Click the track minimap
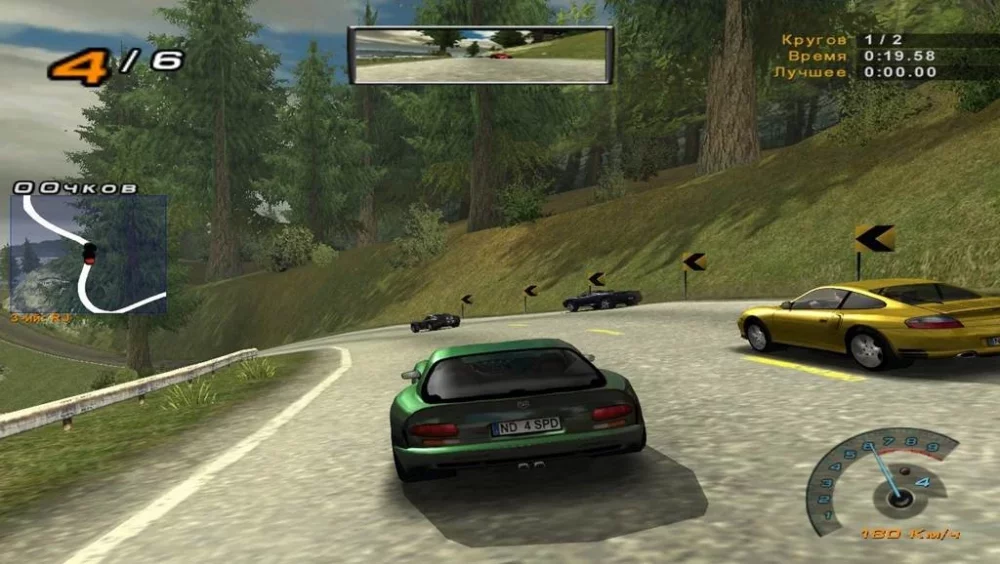The image size is (1000, 564). 88,254
